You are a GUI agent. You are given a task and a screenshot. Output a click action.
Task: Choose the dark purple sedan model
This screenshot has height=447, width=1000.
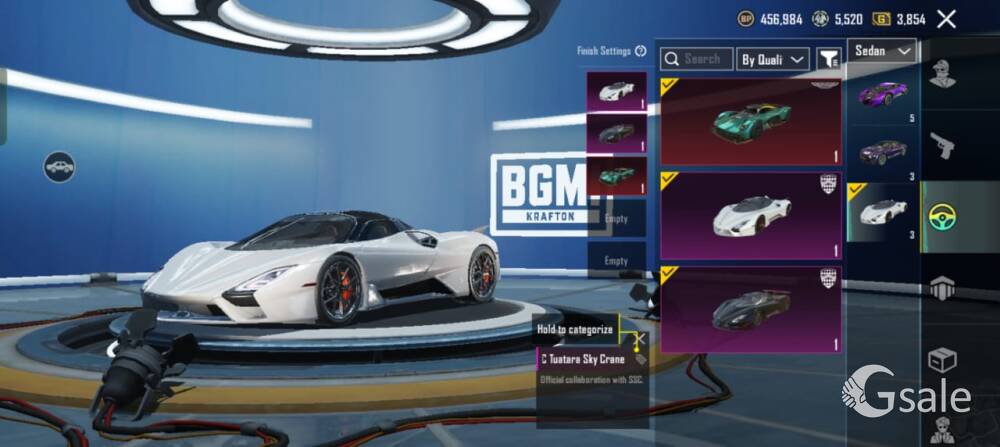[883, 153]
